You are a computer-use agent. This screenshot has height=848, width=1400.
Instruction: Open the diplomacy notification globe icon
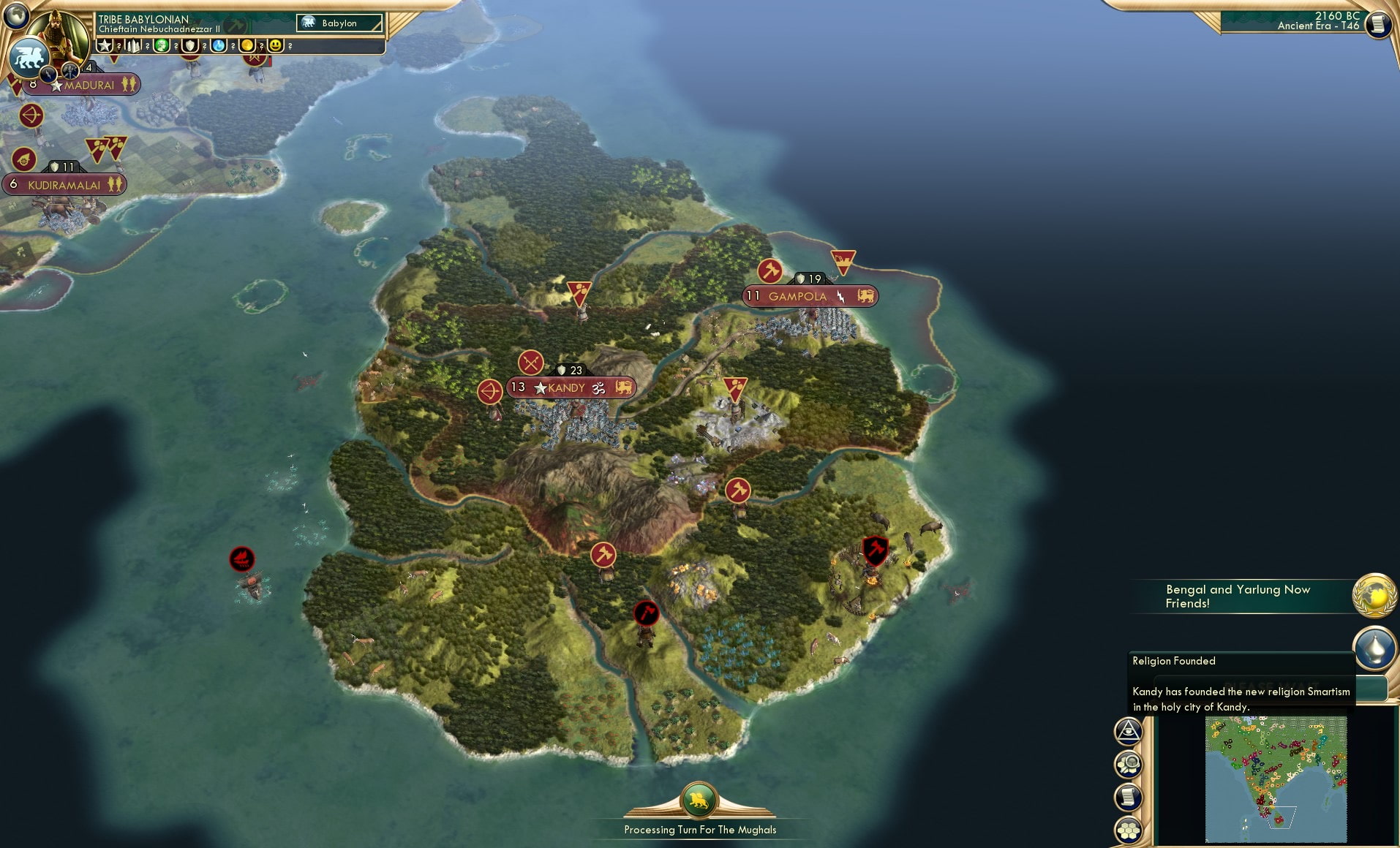[x=1374, y=596]
